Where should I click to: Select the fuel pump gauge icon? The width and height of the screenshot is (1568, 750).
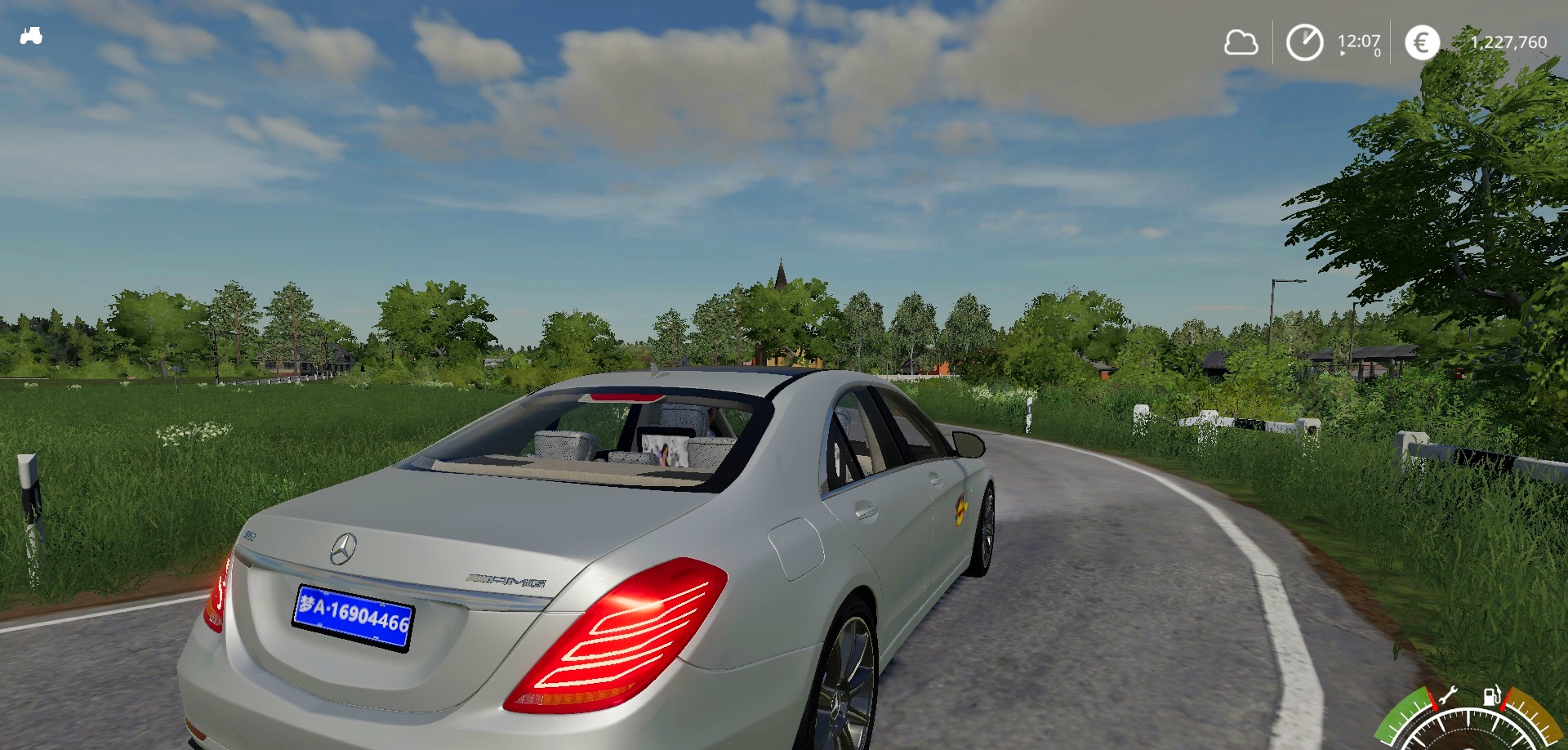pyautogui.click(x=1492, y=696)
